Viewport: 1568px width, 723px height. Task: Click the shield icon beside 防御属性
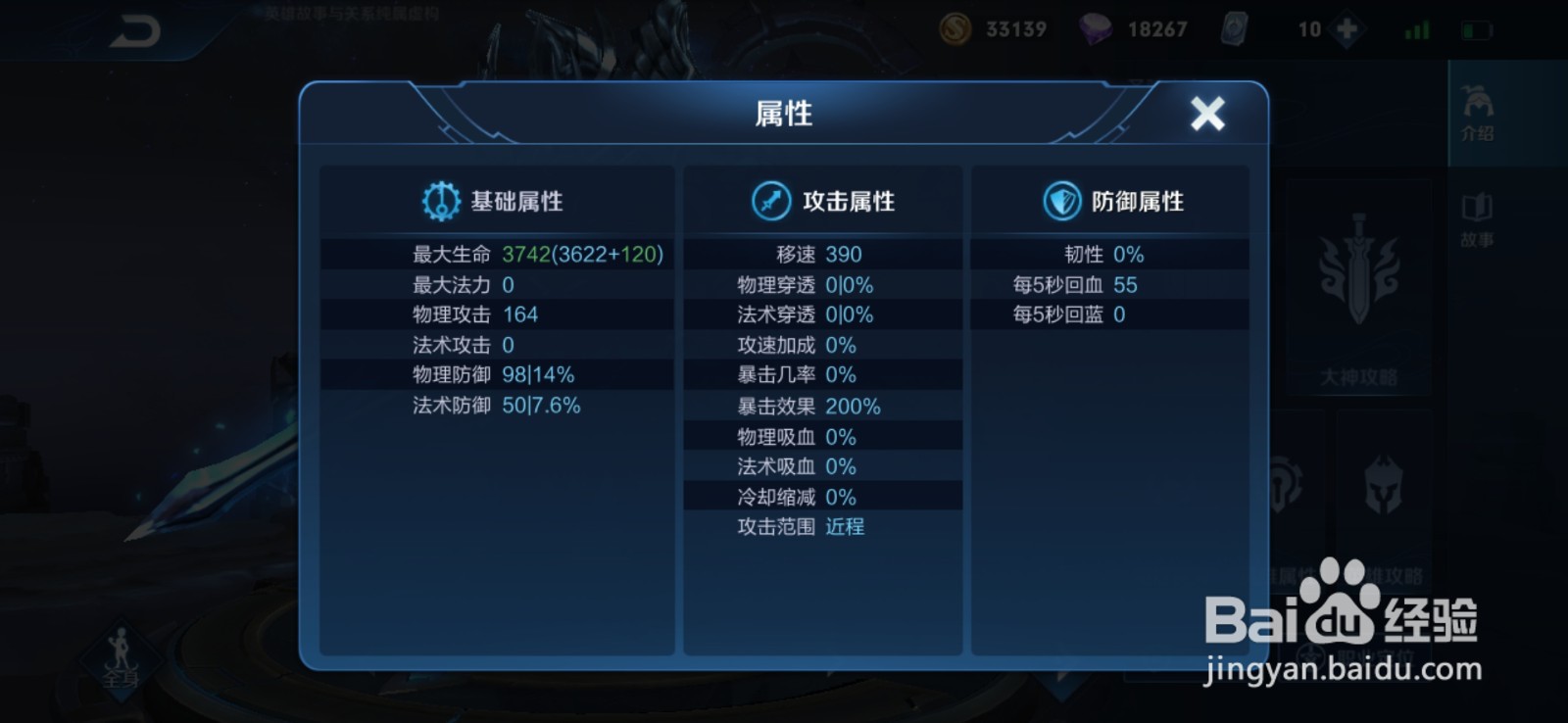(1061, 201)
